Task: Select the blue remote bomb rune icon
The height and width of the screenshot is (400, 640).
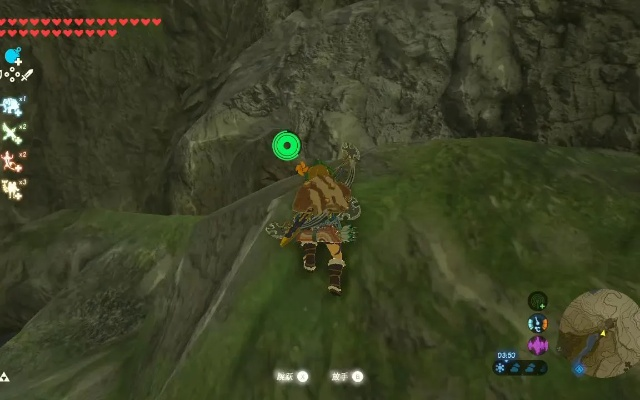Action: point(13,56)
